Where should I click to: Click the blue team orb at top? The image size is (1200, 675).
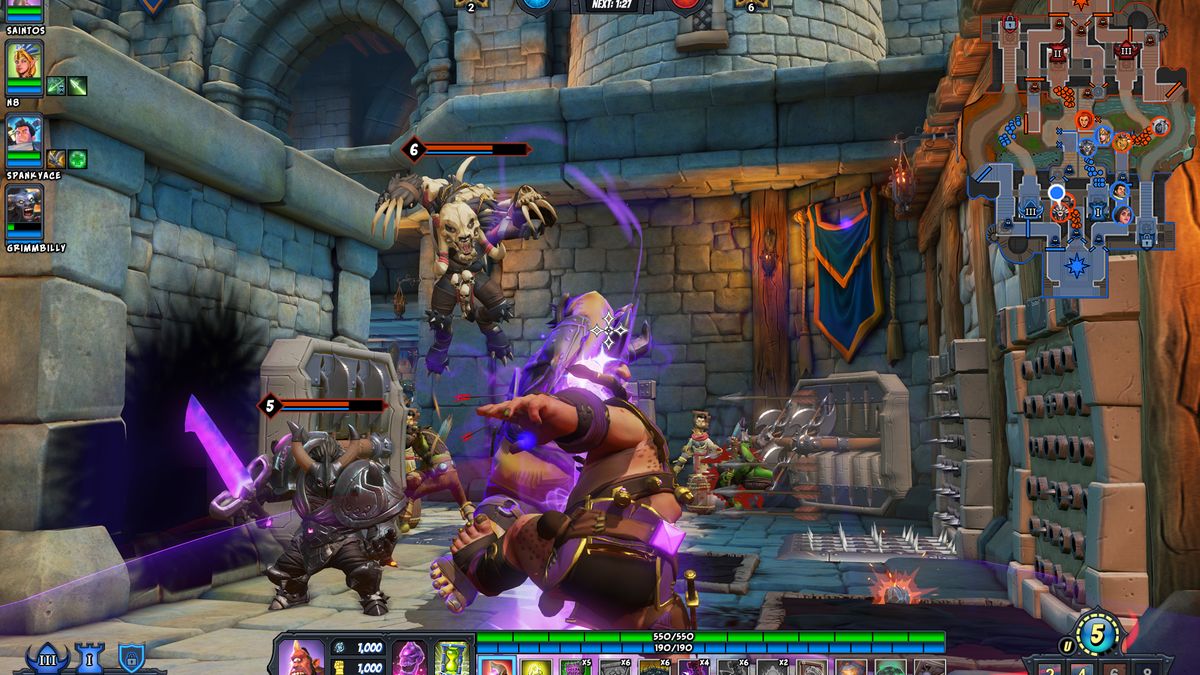coord(533,4)
